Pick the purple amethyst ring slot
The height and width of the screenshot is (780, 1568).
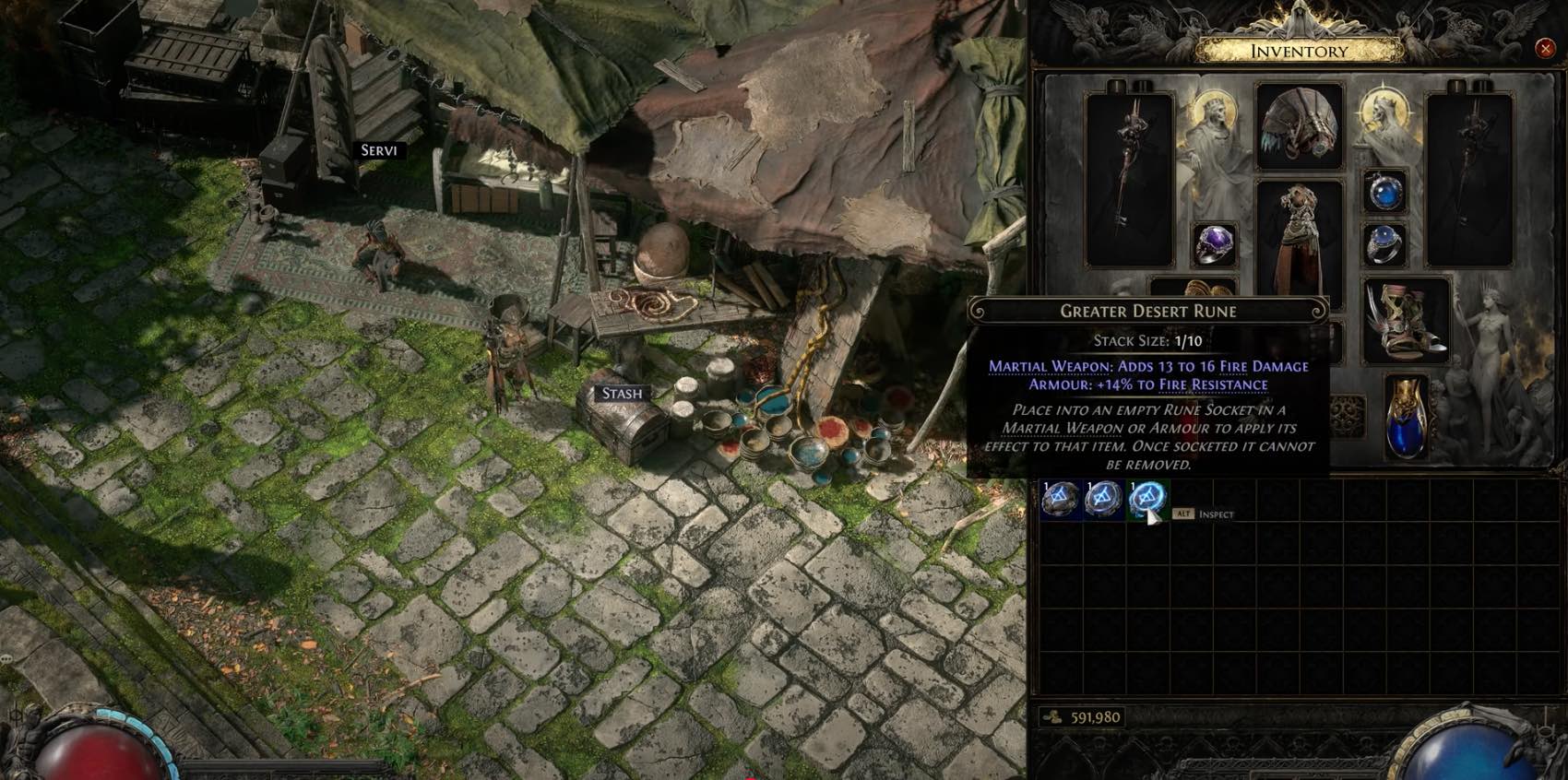point(1216,245)
